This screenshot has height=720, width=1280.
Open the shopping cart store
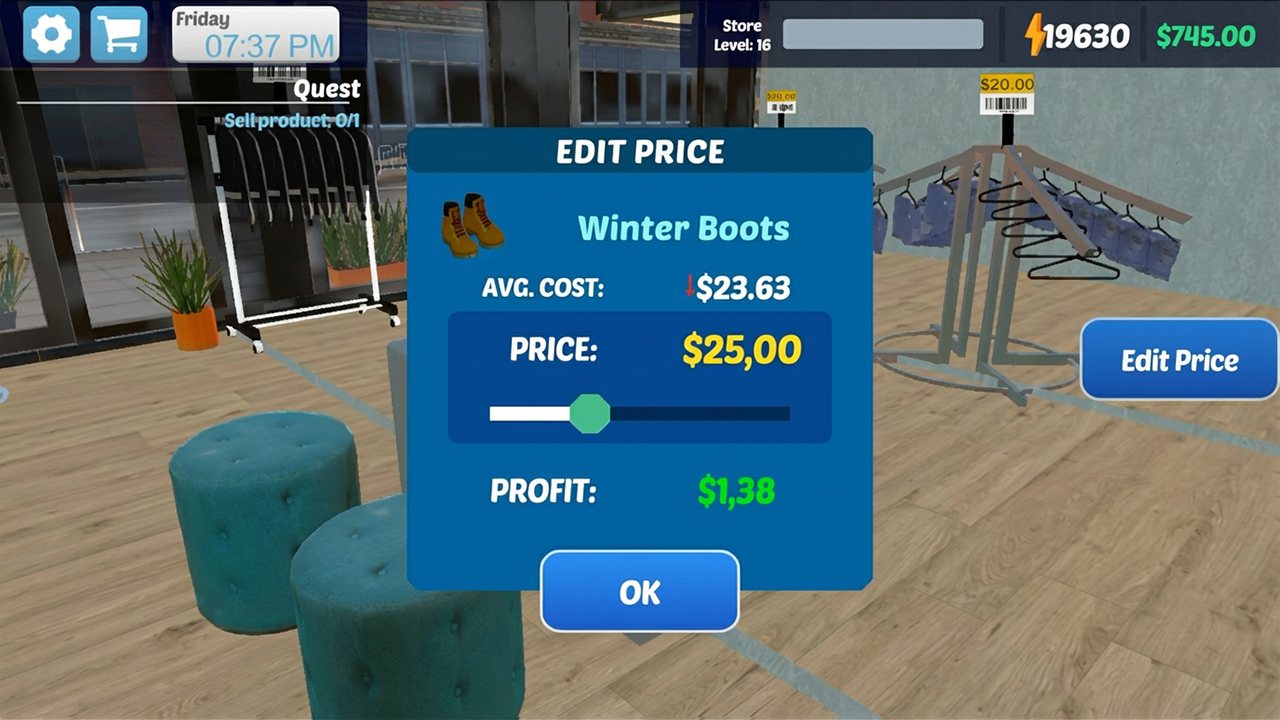(x=118, y=33)
